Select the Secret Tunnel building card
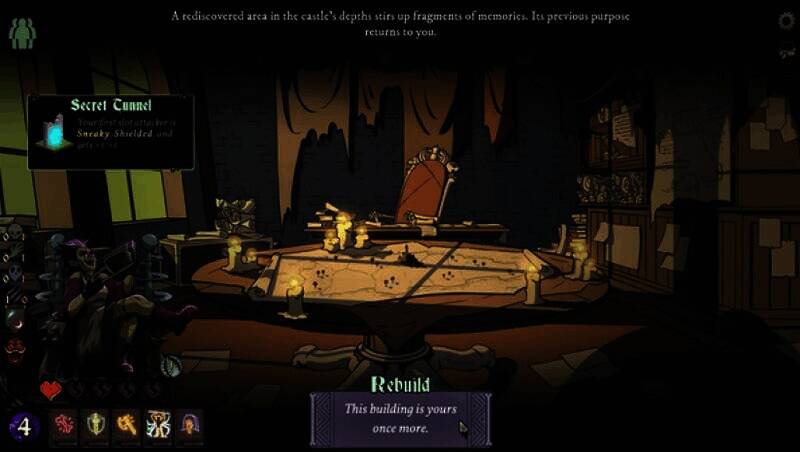Screen dimensions: 800x452 pos(111,131)
